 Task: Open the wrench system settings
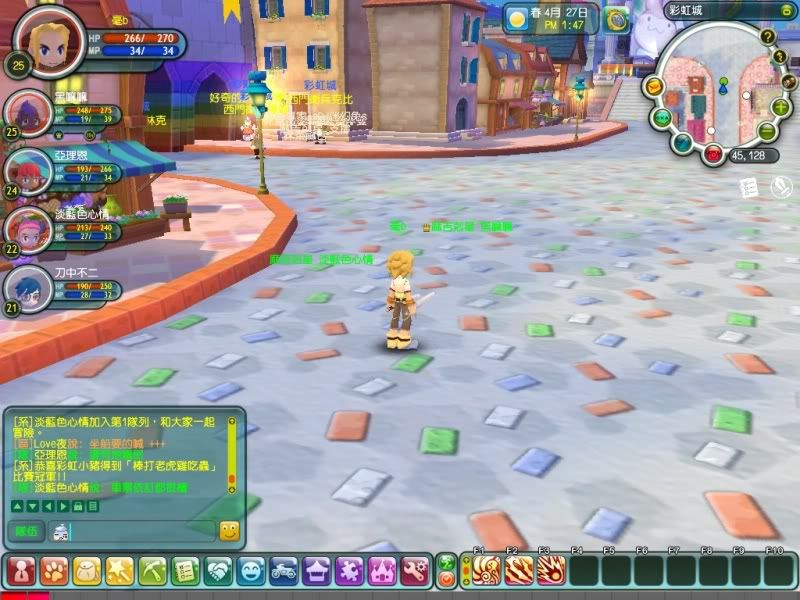415,571
